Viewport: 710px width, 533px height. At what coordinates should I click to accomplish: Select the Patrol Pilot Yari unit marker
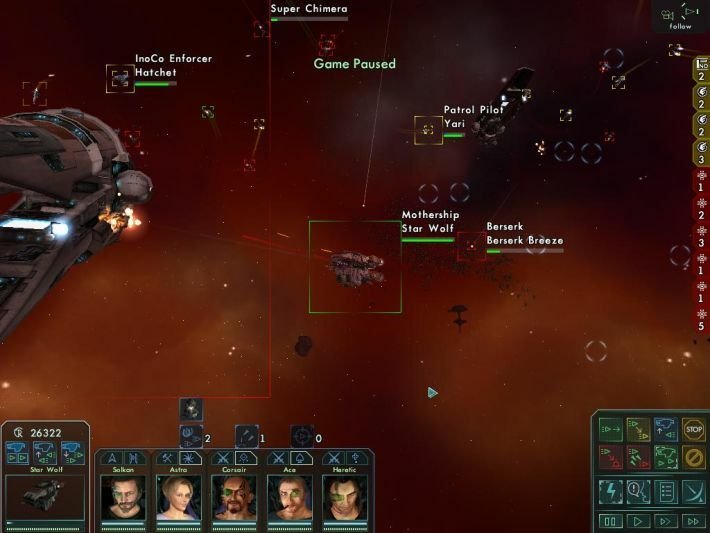pos(428,129)
